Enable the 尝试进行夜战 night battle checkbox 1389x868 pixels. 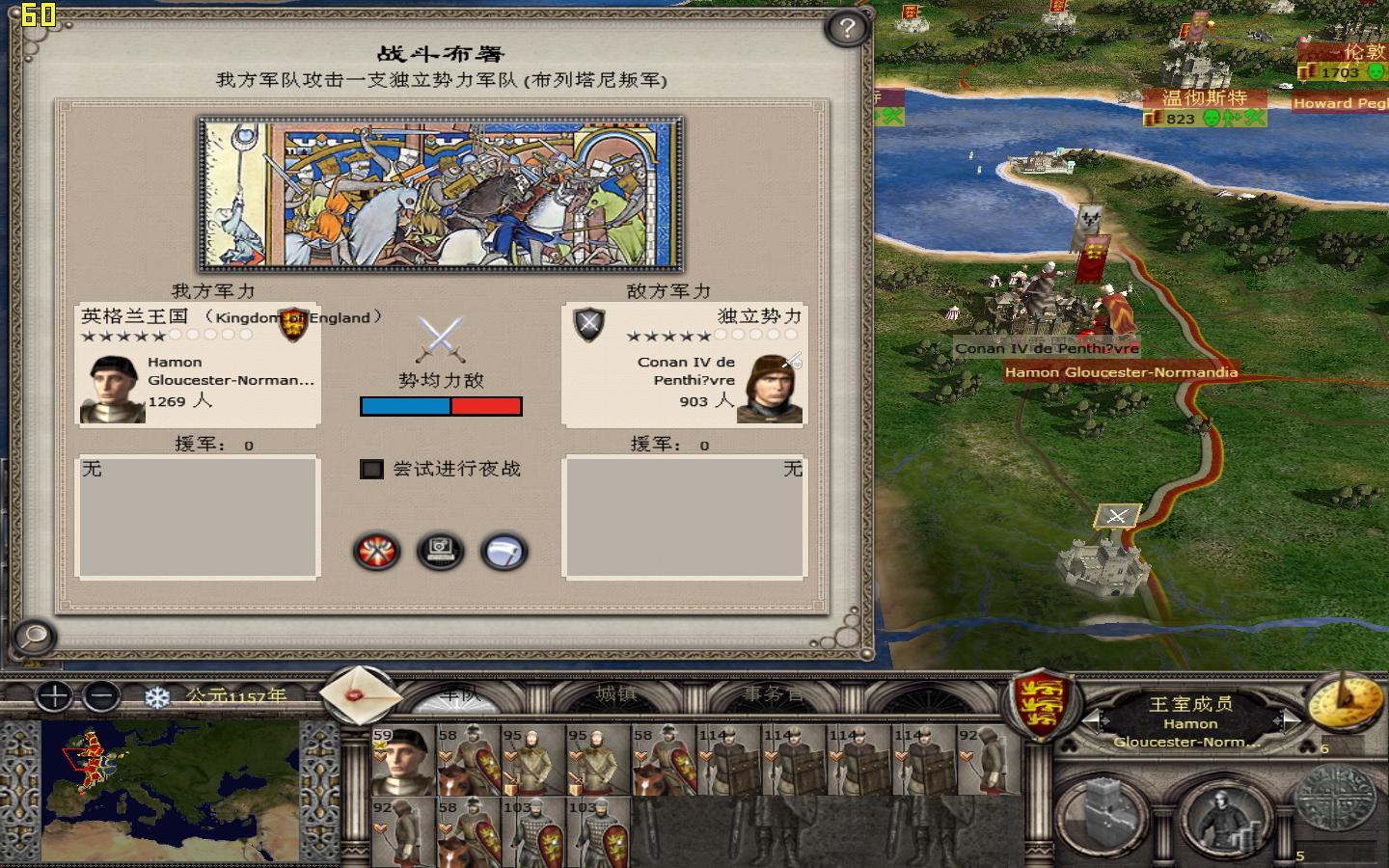pos(371,470)
